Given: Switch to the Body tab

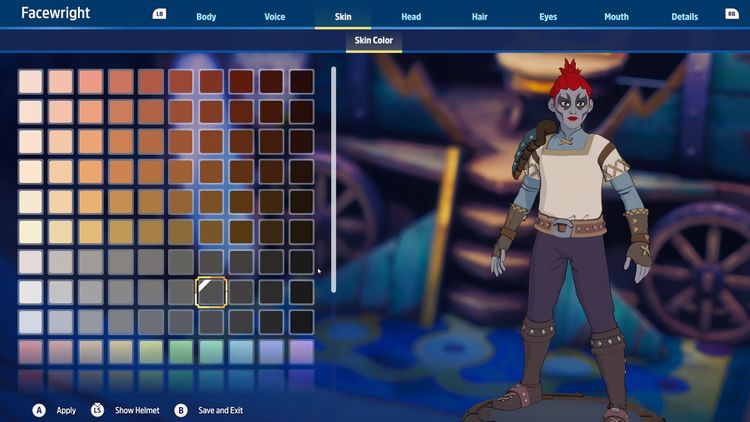Looking at the screenshot, I should (206, 17).
